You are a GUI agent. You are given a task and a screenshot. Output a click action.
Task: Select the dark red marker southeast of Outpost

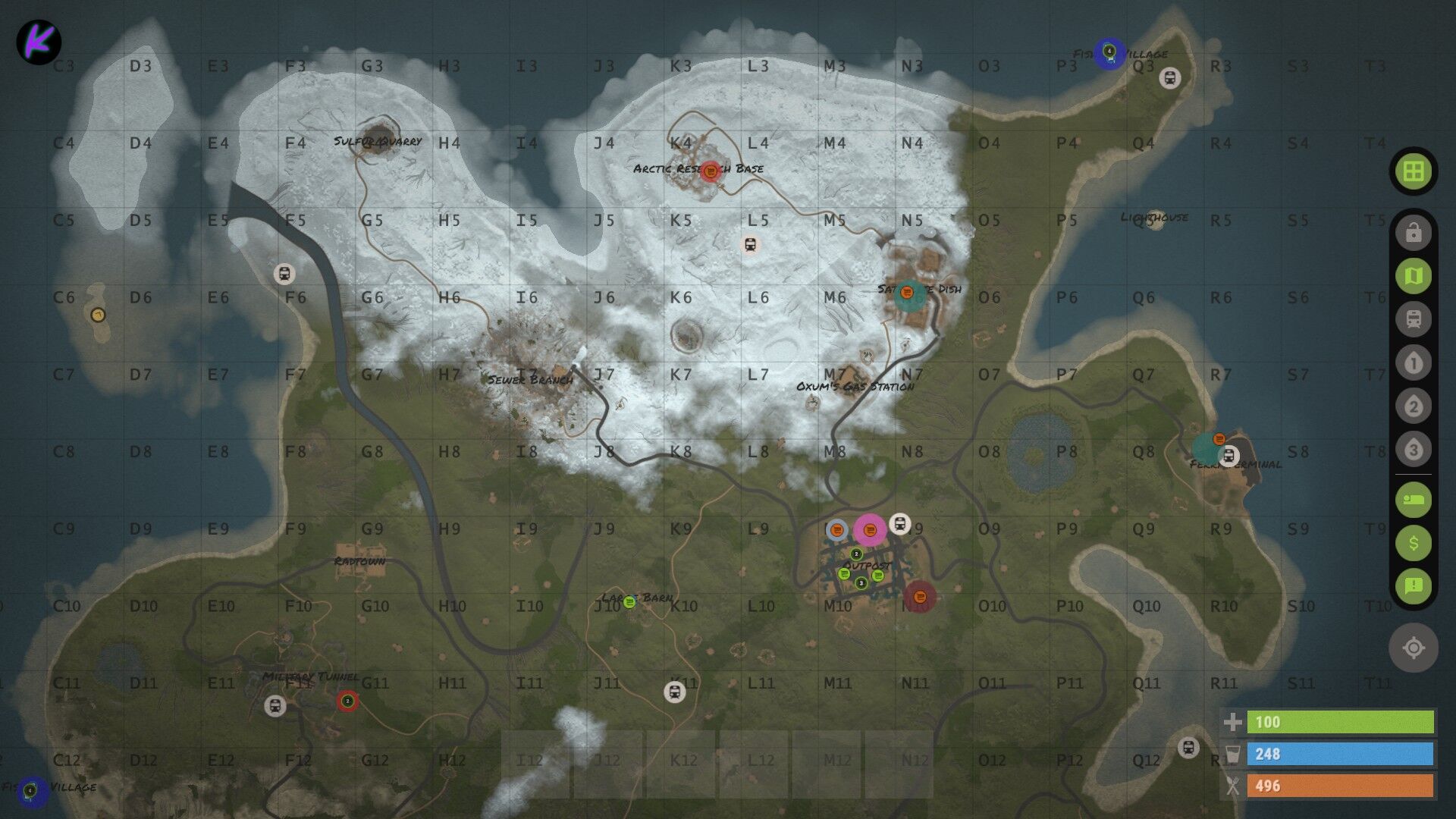[x=919, y=597]
